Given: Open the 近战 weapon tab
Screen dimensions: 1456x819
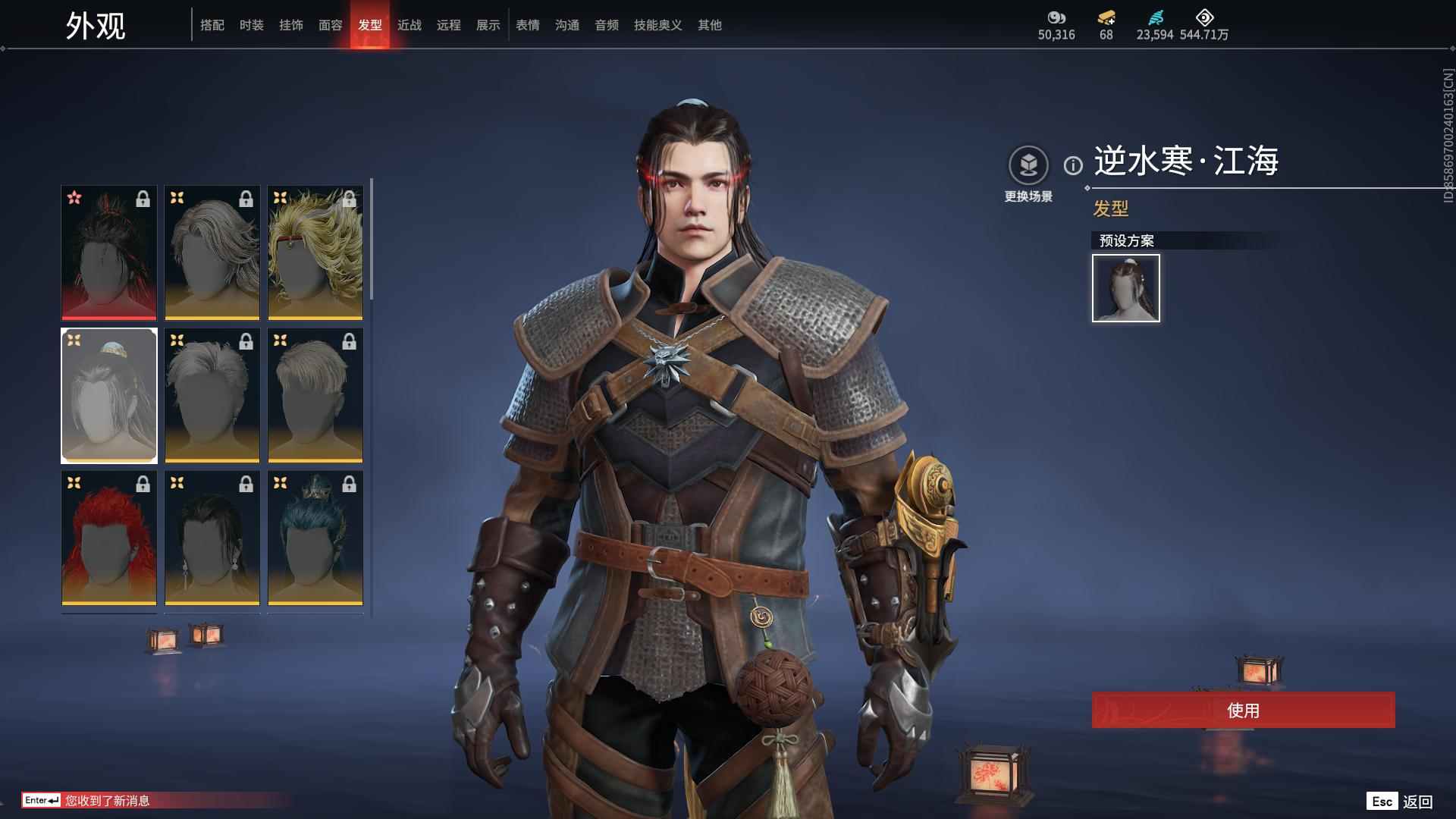Looking at the screenshot, I should [x=409, y=25].
